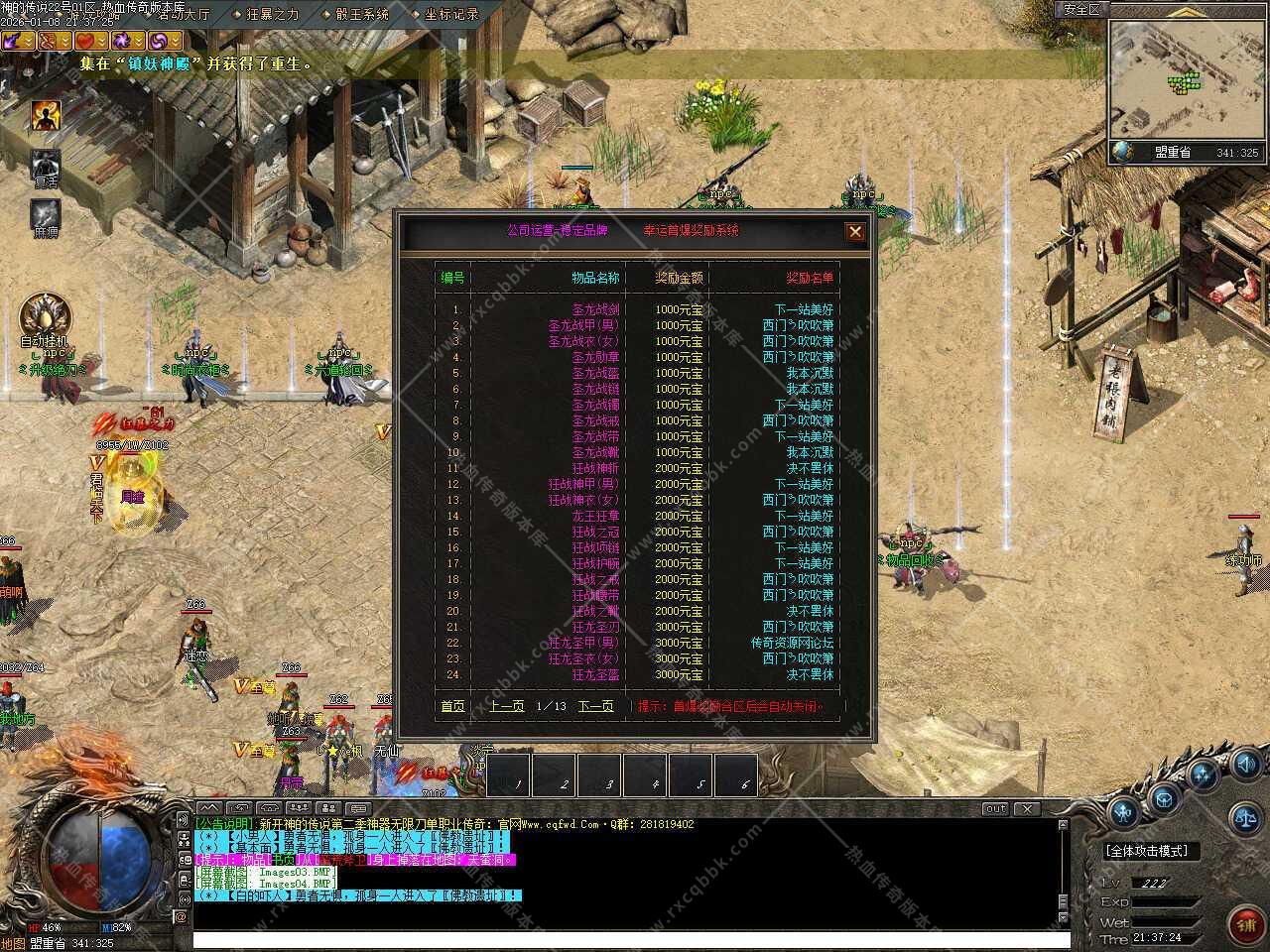Image resolution: width=1270 pixels, height=952 pixels.
Task: Open the 狂暴之力 menu
Action: pyautogui.click(x=272, y=15)
